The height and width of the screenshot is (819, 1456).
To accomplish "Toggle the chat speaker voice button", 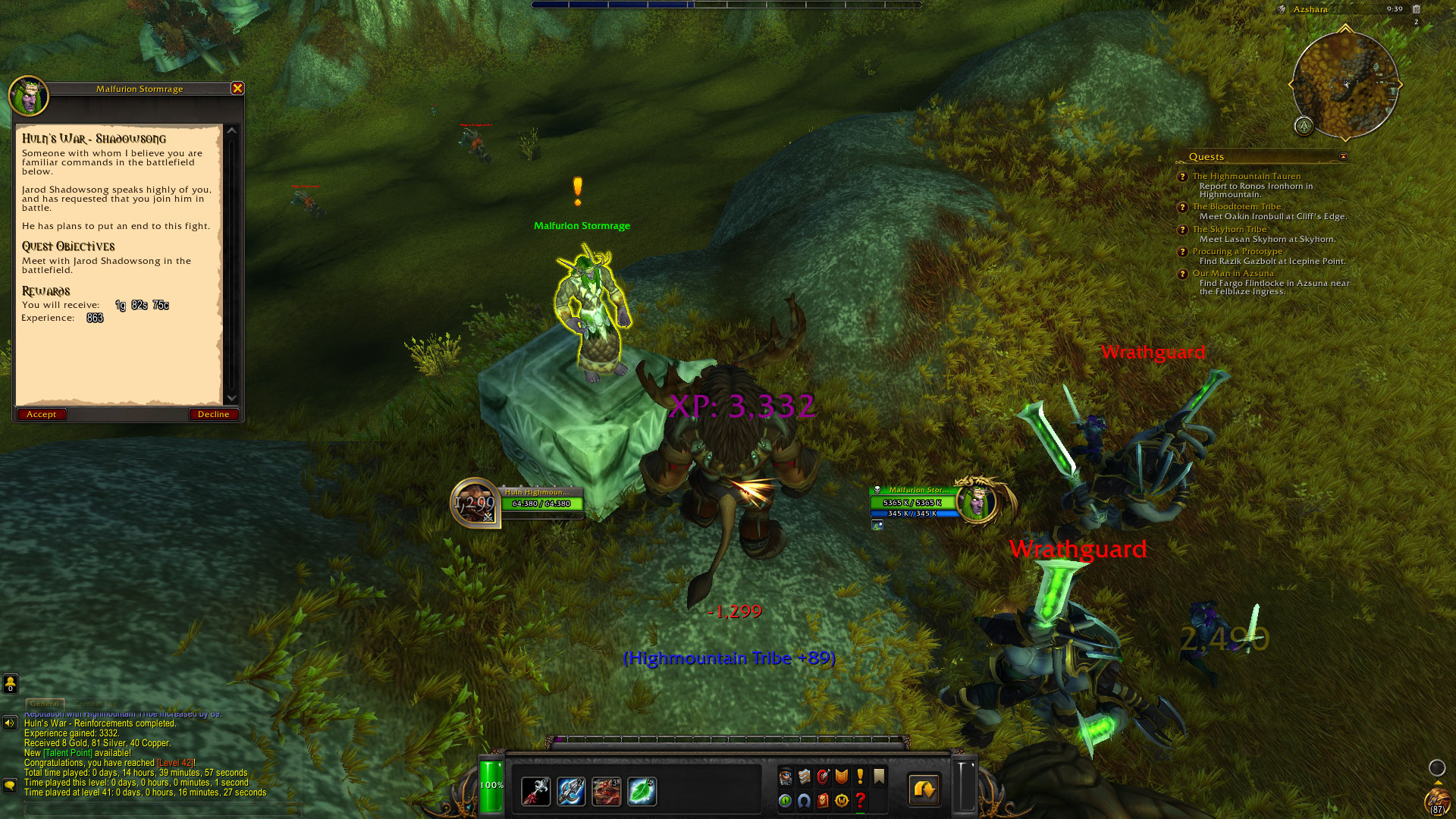I will tap(10, 723).
